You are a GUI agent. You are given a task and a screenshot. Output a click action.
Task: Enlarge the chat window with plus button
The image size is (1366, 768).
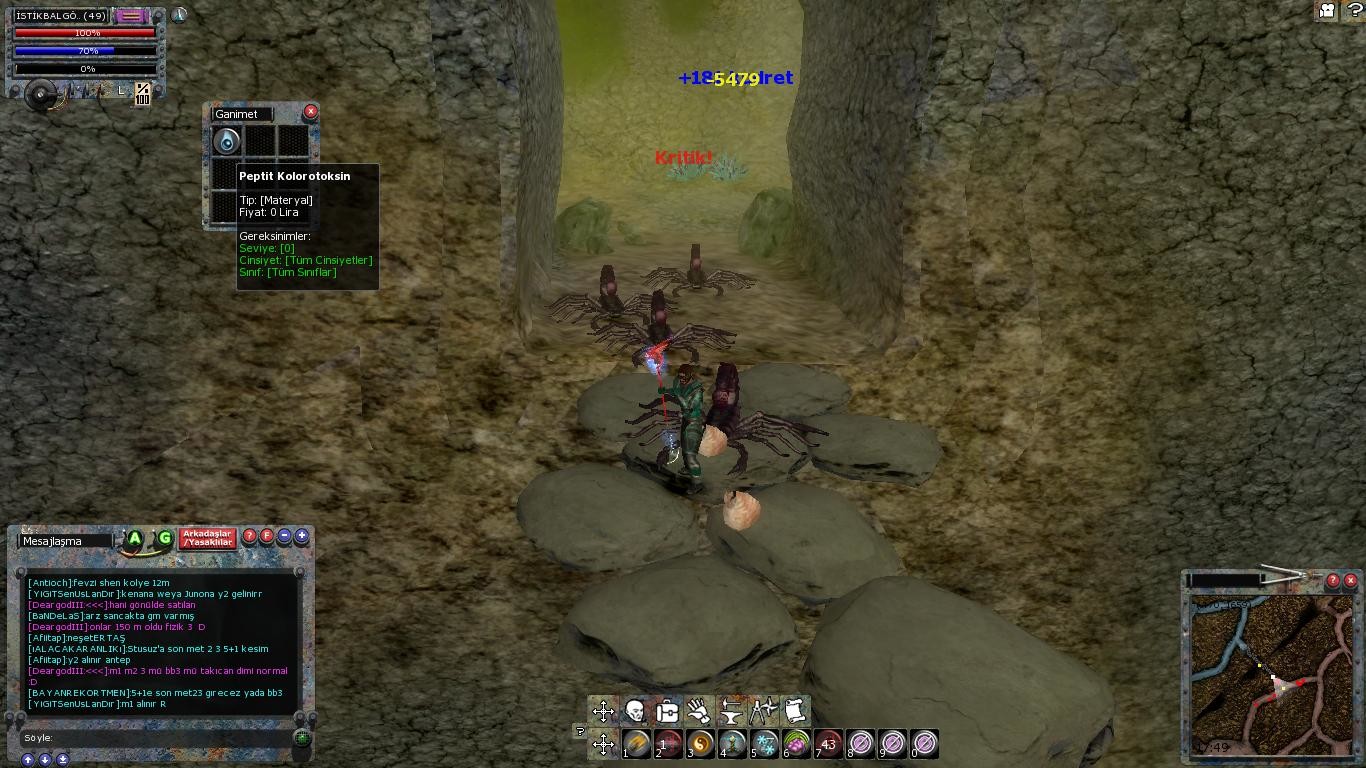coord(301,536)
